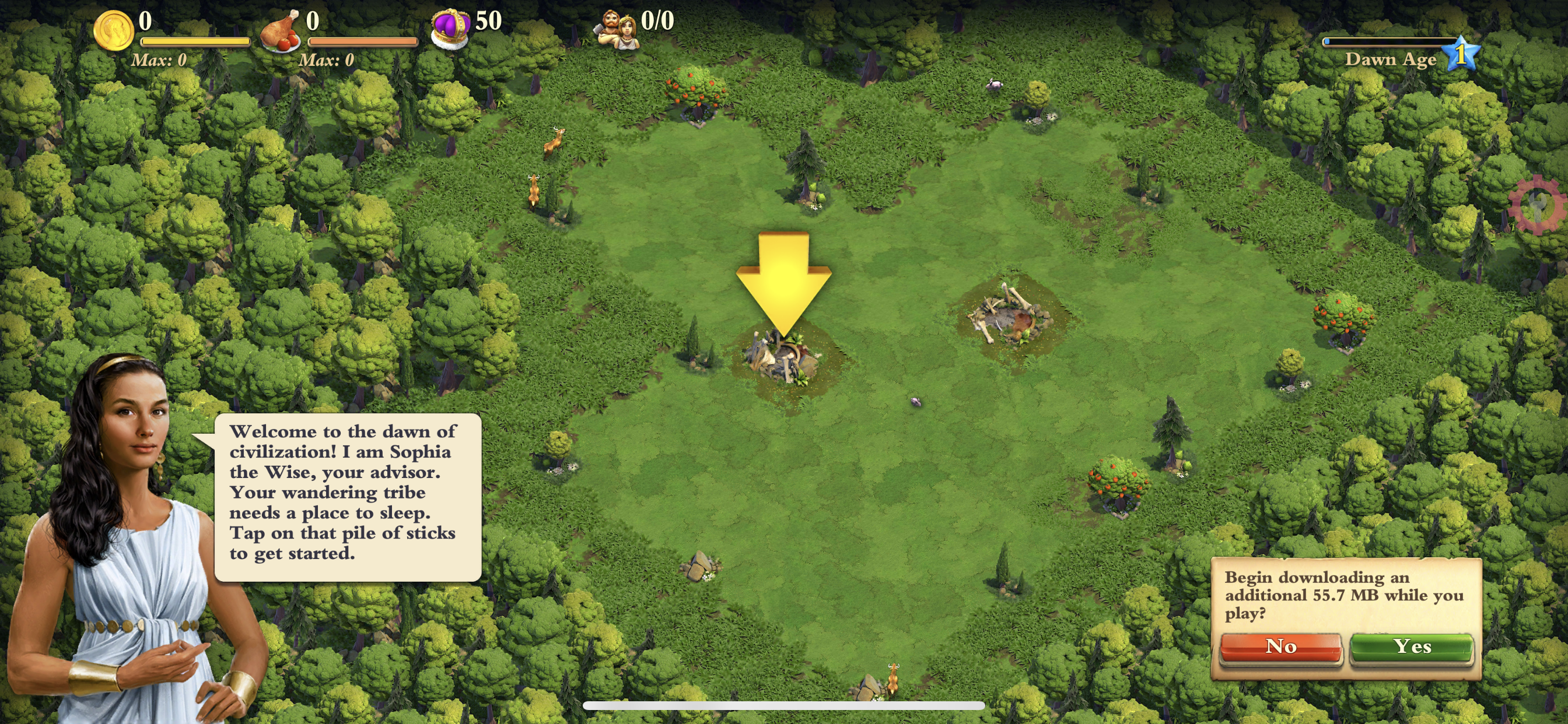This screenshot has width=1568, height=724.
Task: Open settings via the gear icon
Action: coord(1538,205)
